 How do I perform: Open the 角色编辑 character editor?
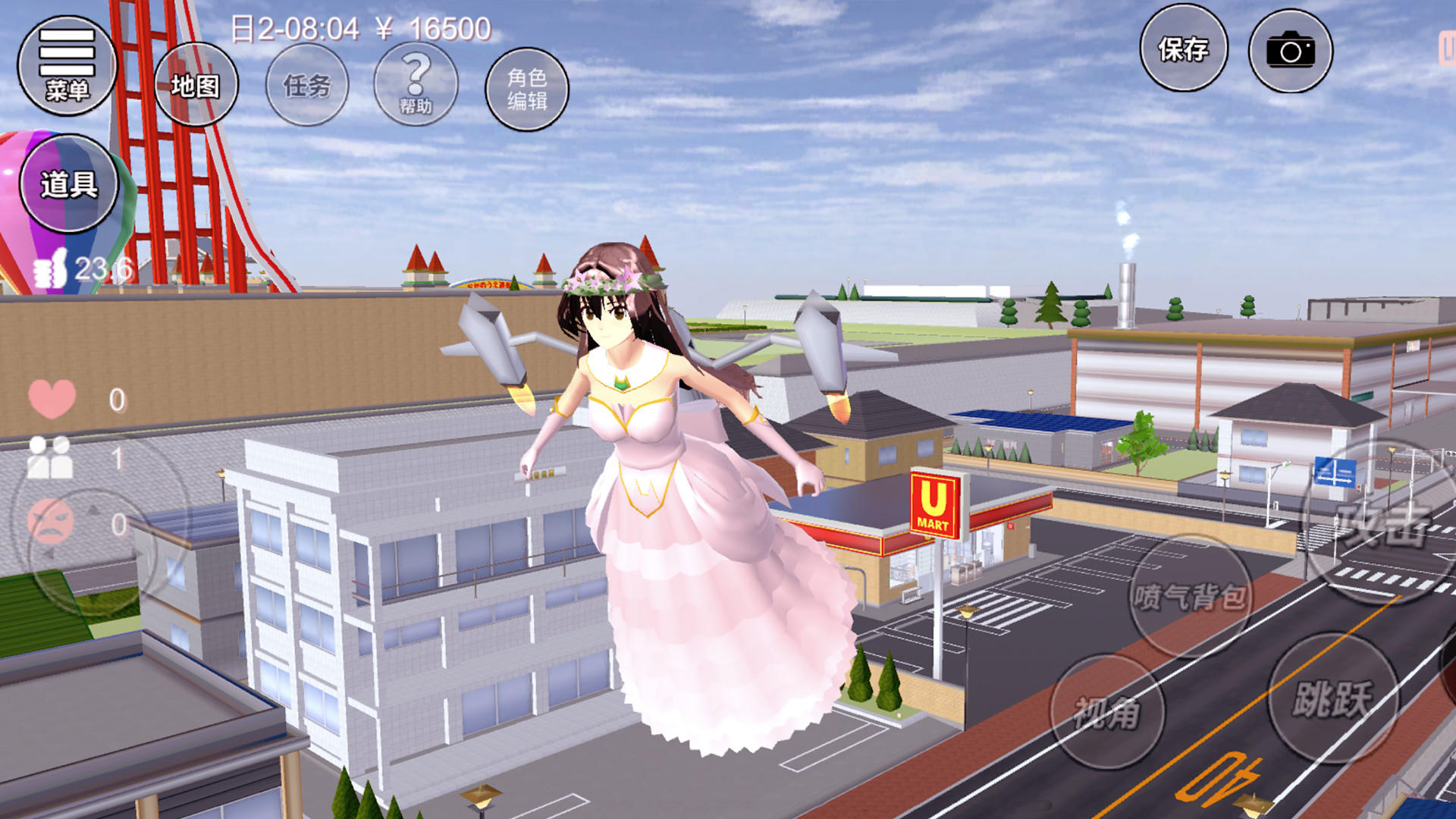tap(526, 88)
